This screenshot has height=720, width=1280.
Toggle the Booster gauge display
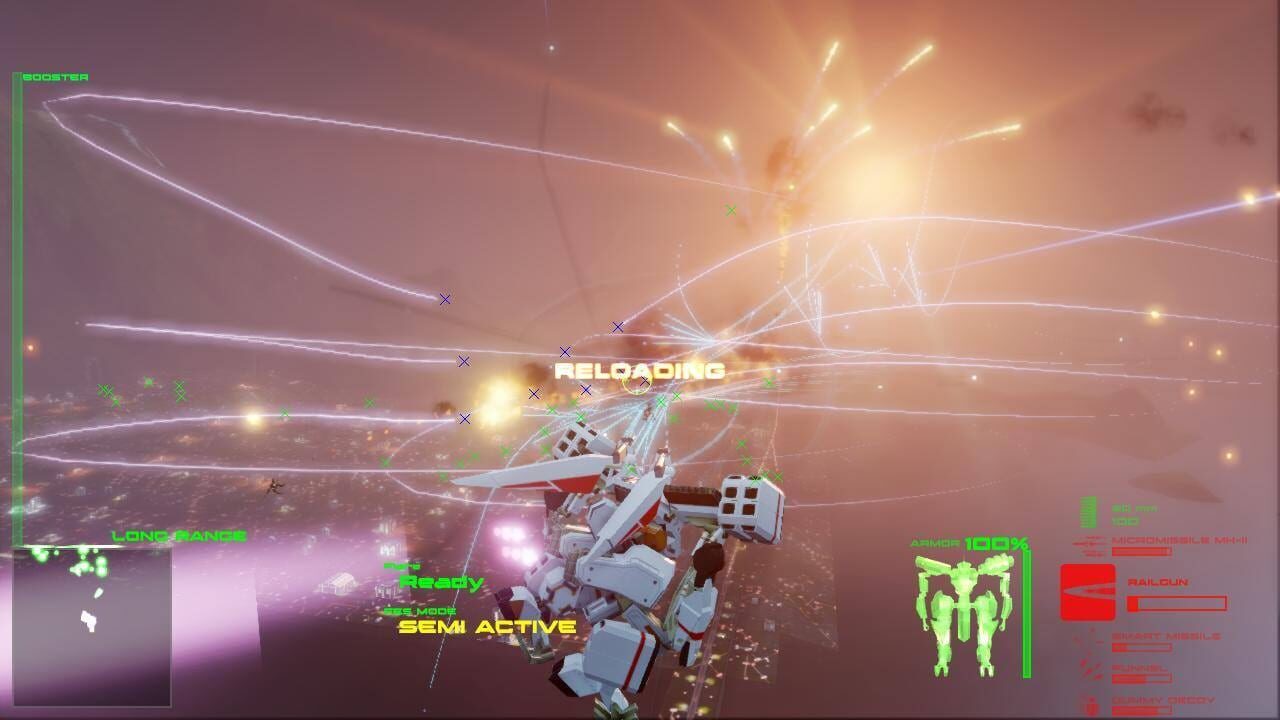(18, 300)
